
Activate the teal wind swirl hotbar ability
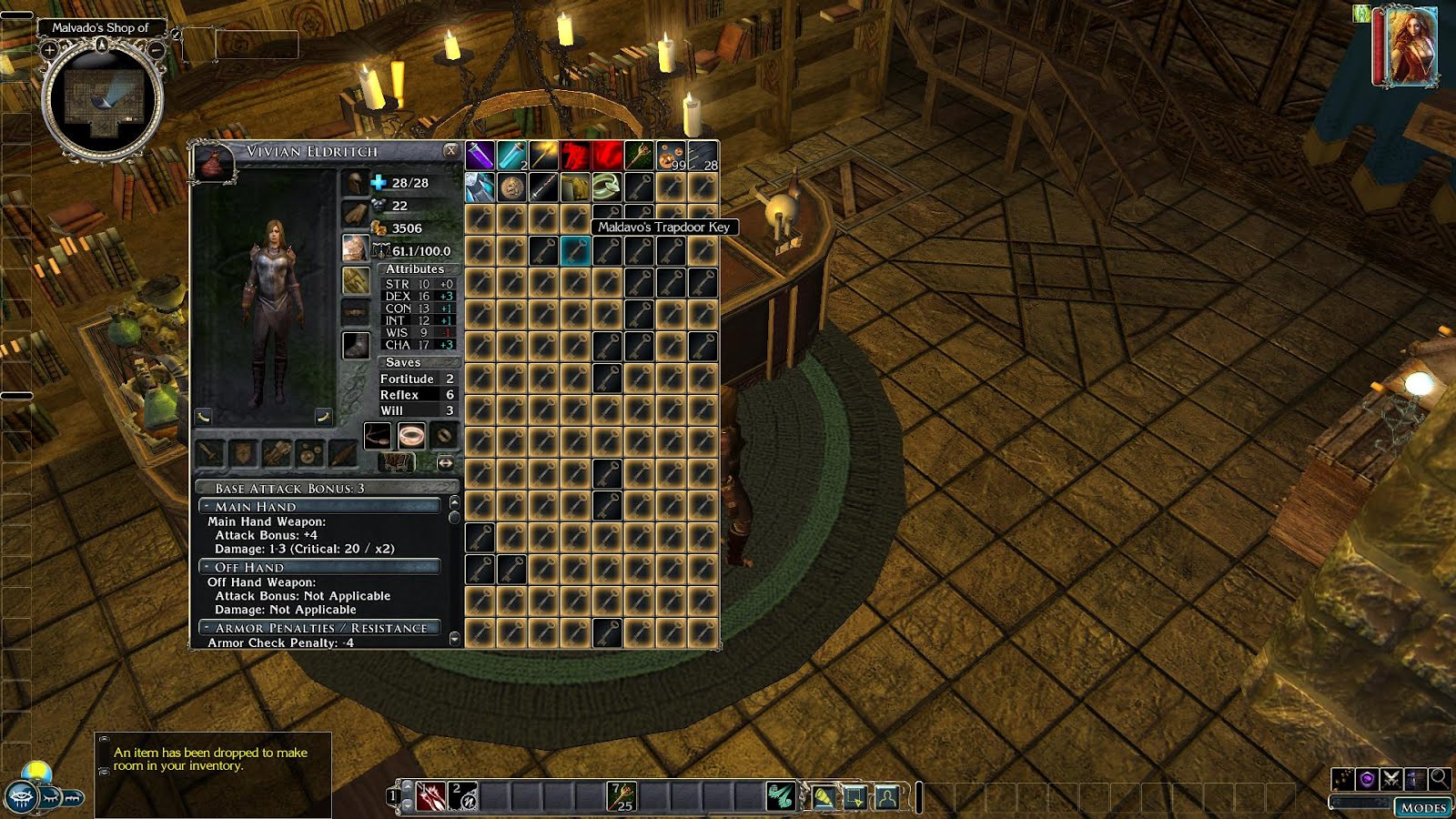click(780, 797)
